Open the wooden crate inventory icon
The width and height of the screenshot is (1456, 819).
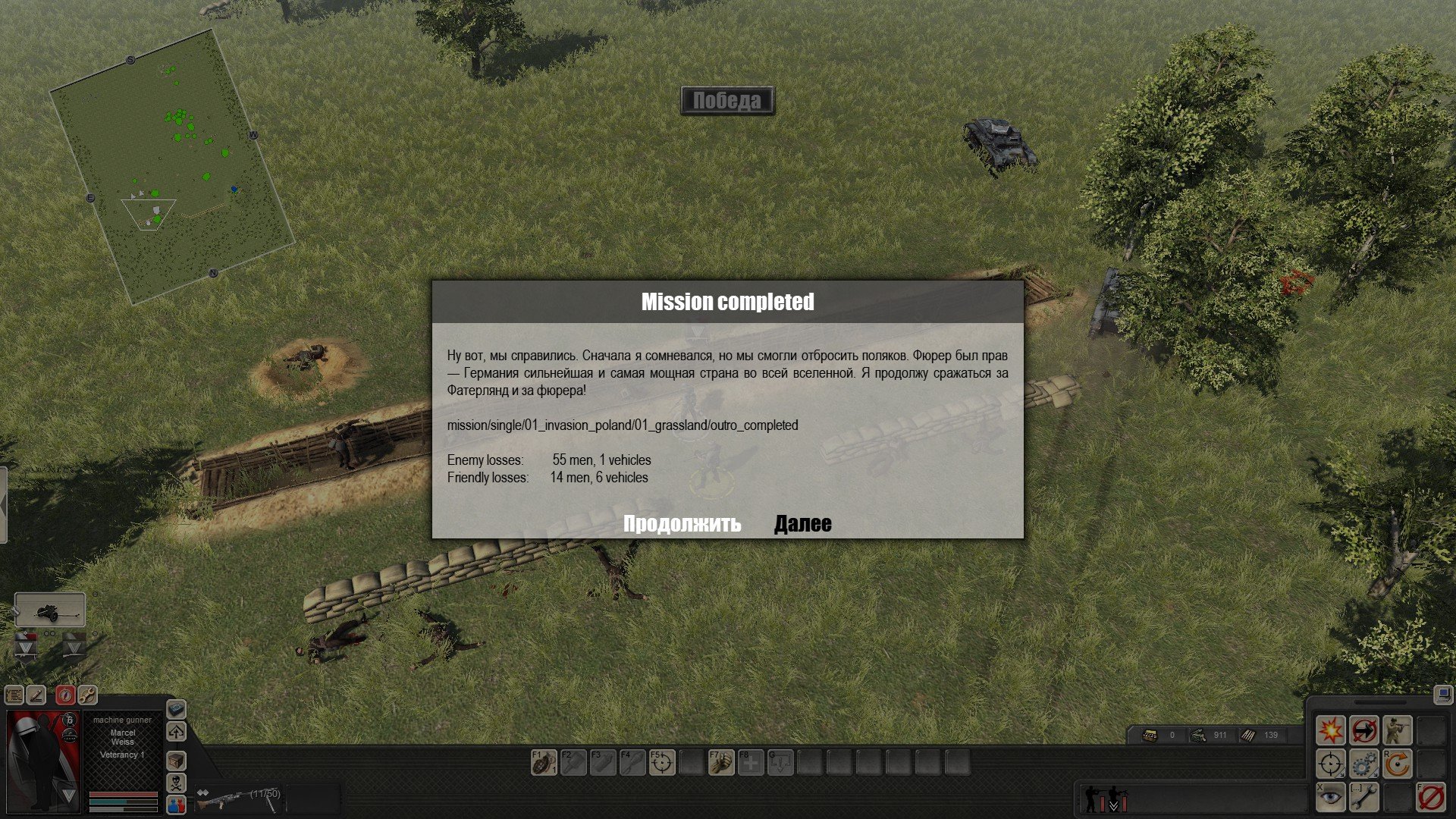176,761
